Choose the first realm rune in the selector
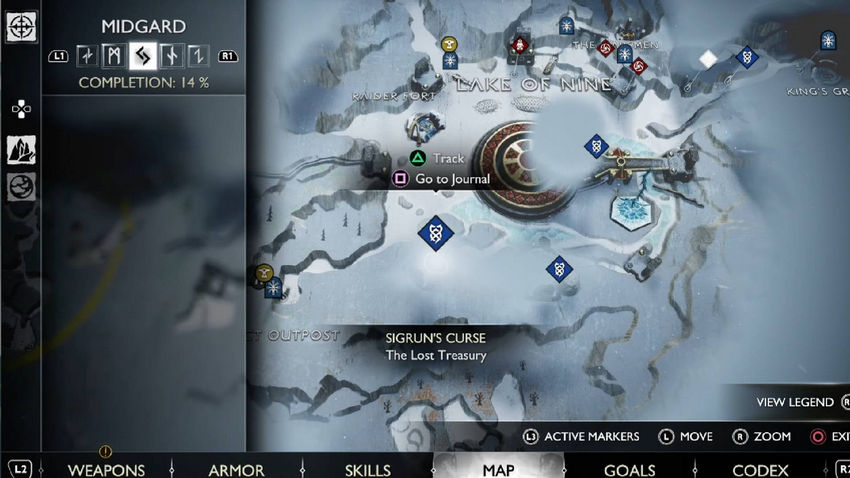This screenshot has width=850, height=478. [x=86, y=56]
